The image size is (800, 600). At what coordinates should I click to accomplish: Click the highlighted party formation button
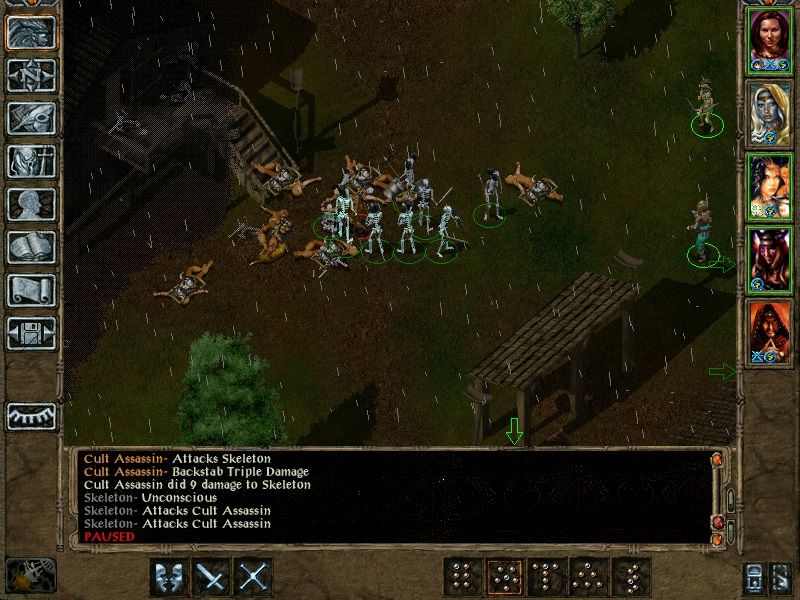click(504, 577)
